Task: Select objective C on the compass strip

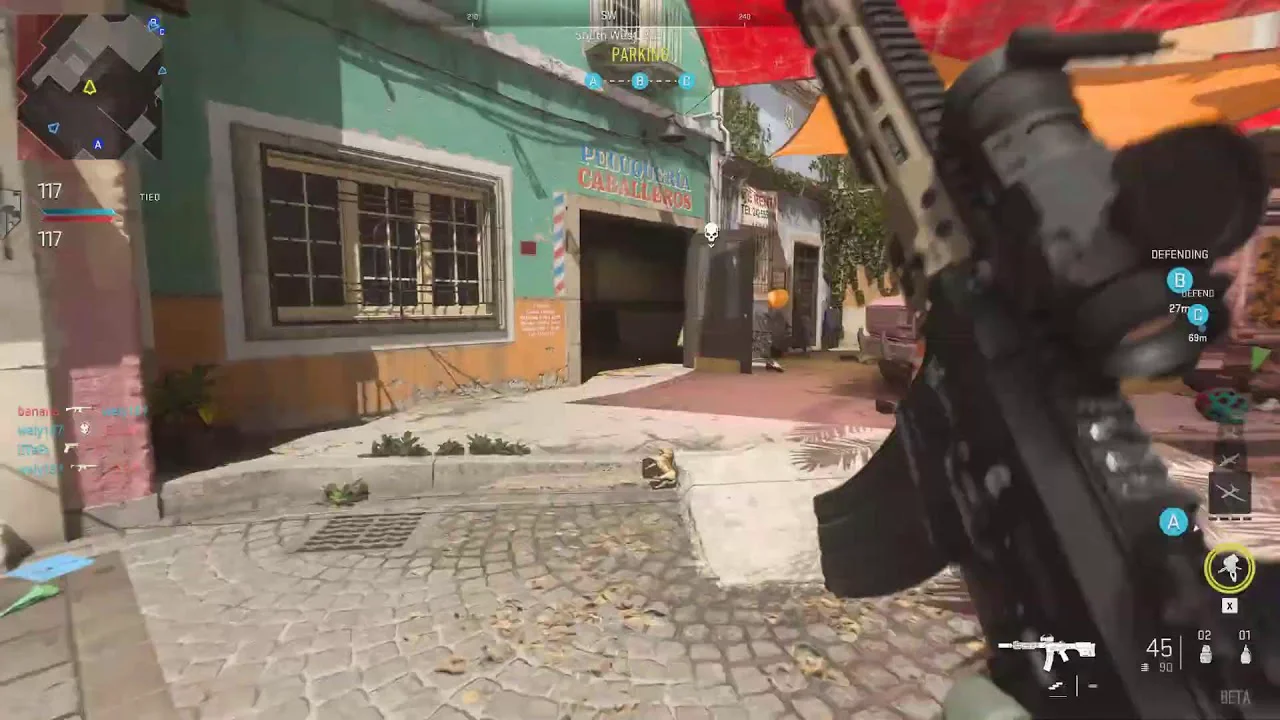Action: click(686, 81)
